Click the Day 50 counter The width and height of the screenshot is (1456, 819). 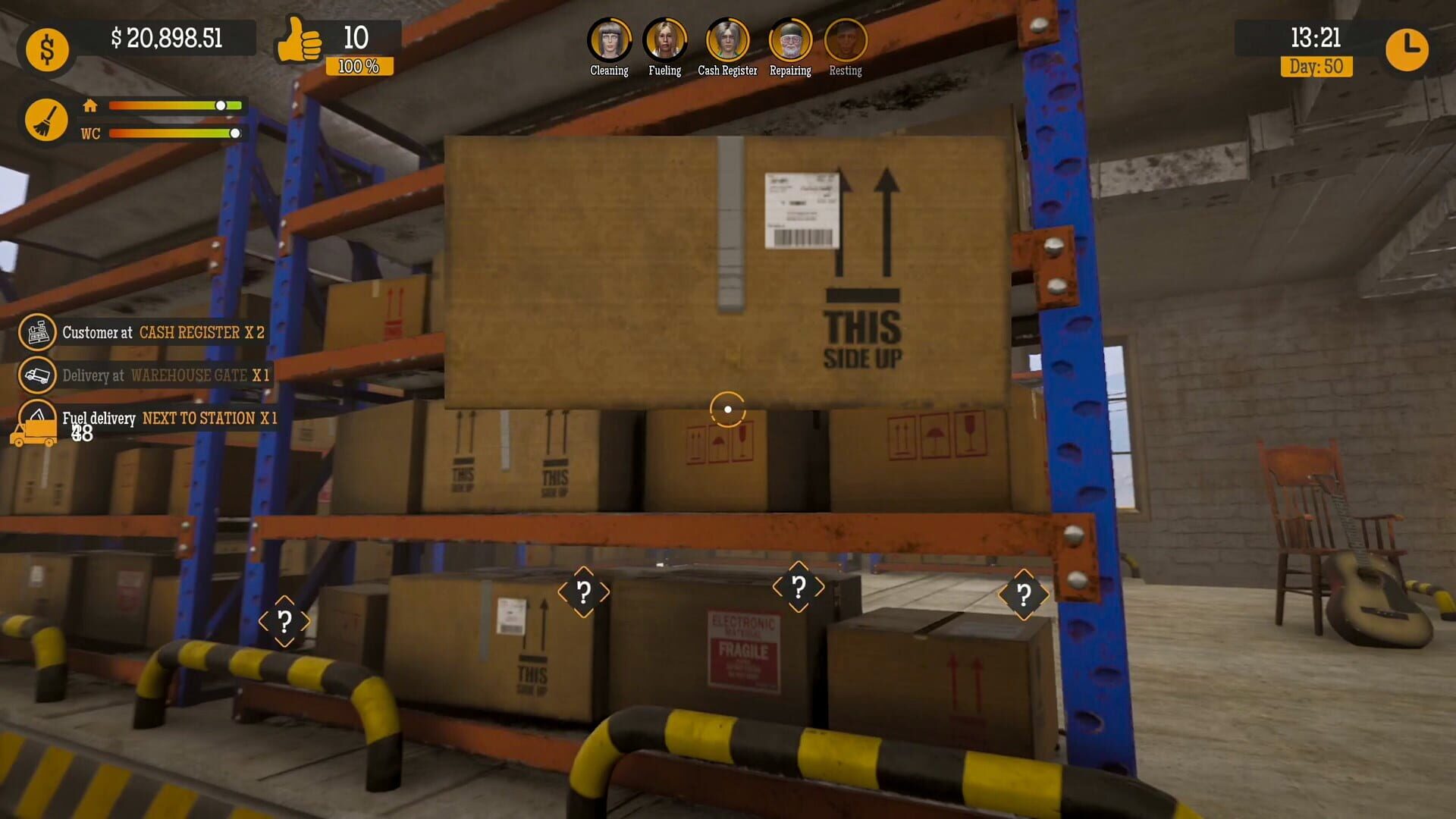[x=1317, y=67]
